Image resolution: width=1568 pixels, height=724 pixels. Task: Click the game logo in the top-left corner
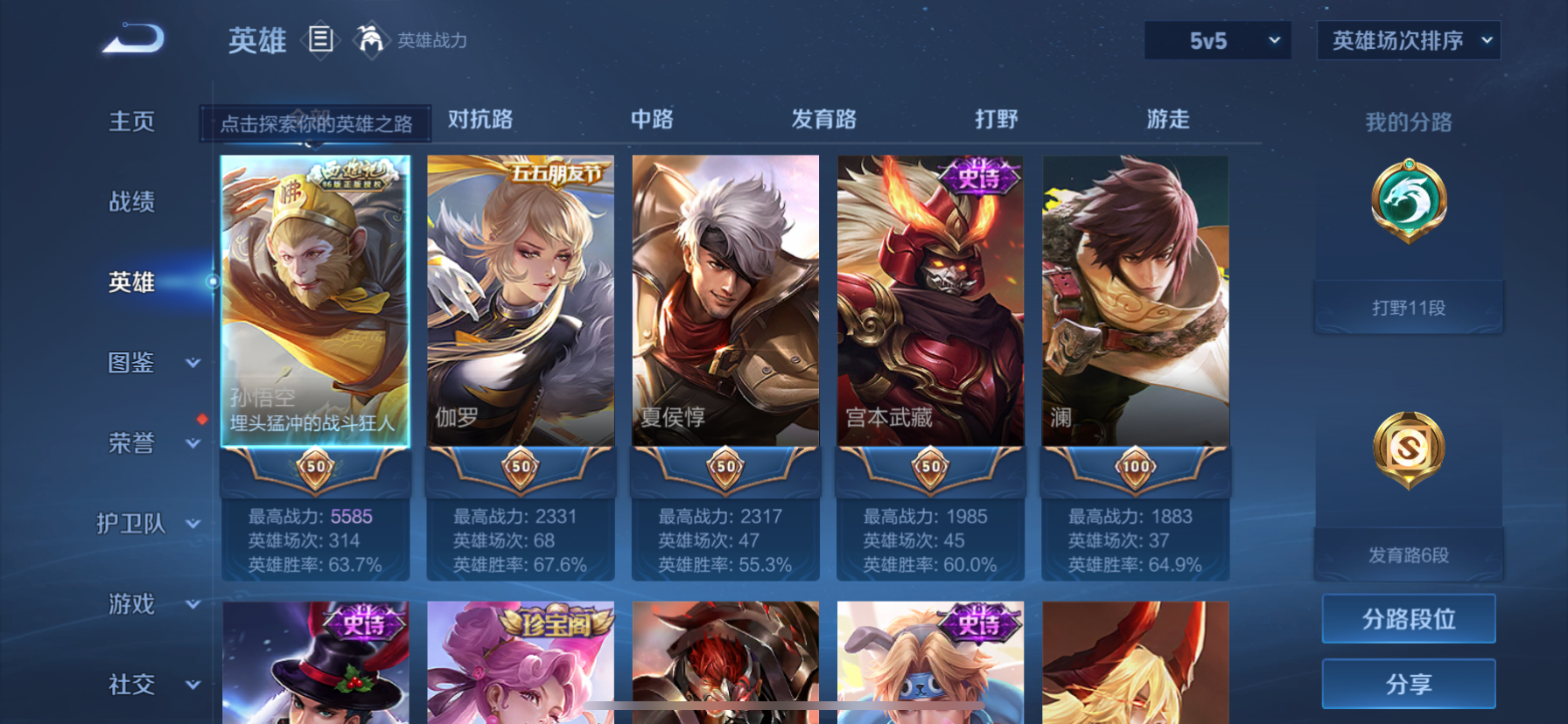click(133, 39)
